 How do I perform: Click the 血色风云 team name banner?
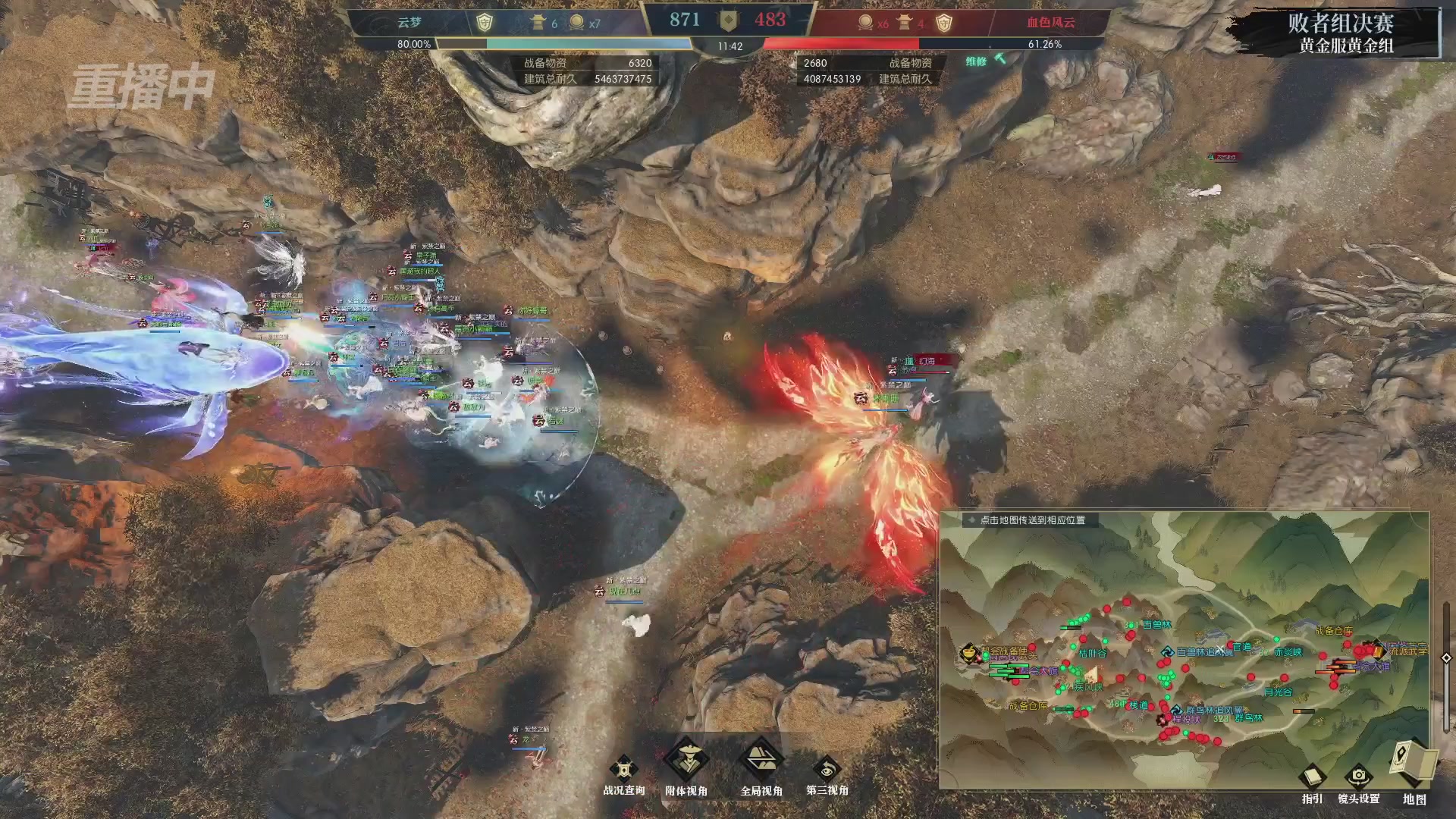tap(1050, 23)
